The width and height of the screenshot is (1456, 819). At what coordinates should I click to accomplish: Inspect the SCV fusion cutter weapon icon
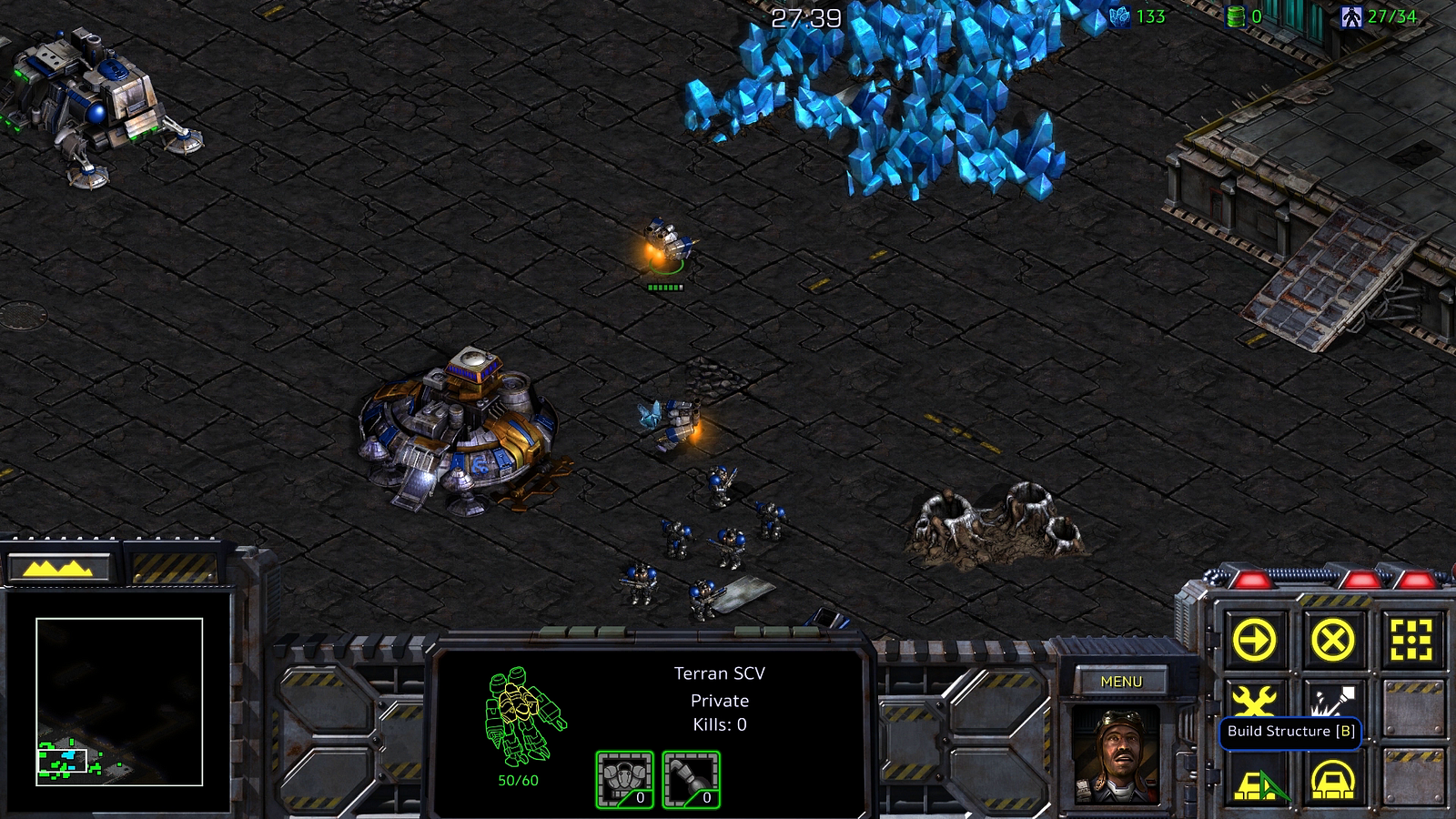point(691,780)
